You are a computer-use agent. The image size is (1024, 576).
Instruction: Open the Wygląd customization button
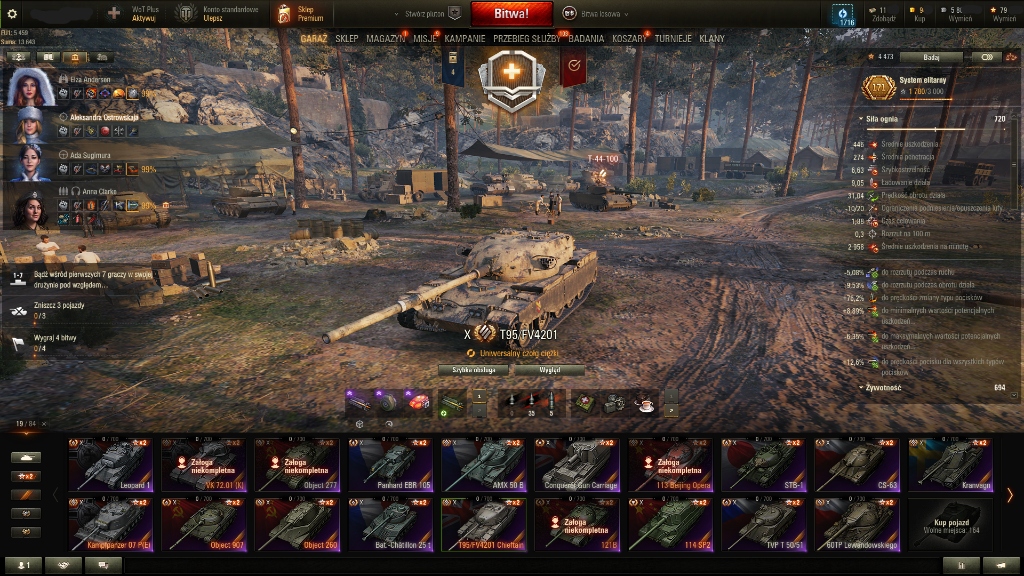[x=549, y=370]
